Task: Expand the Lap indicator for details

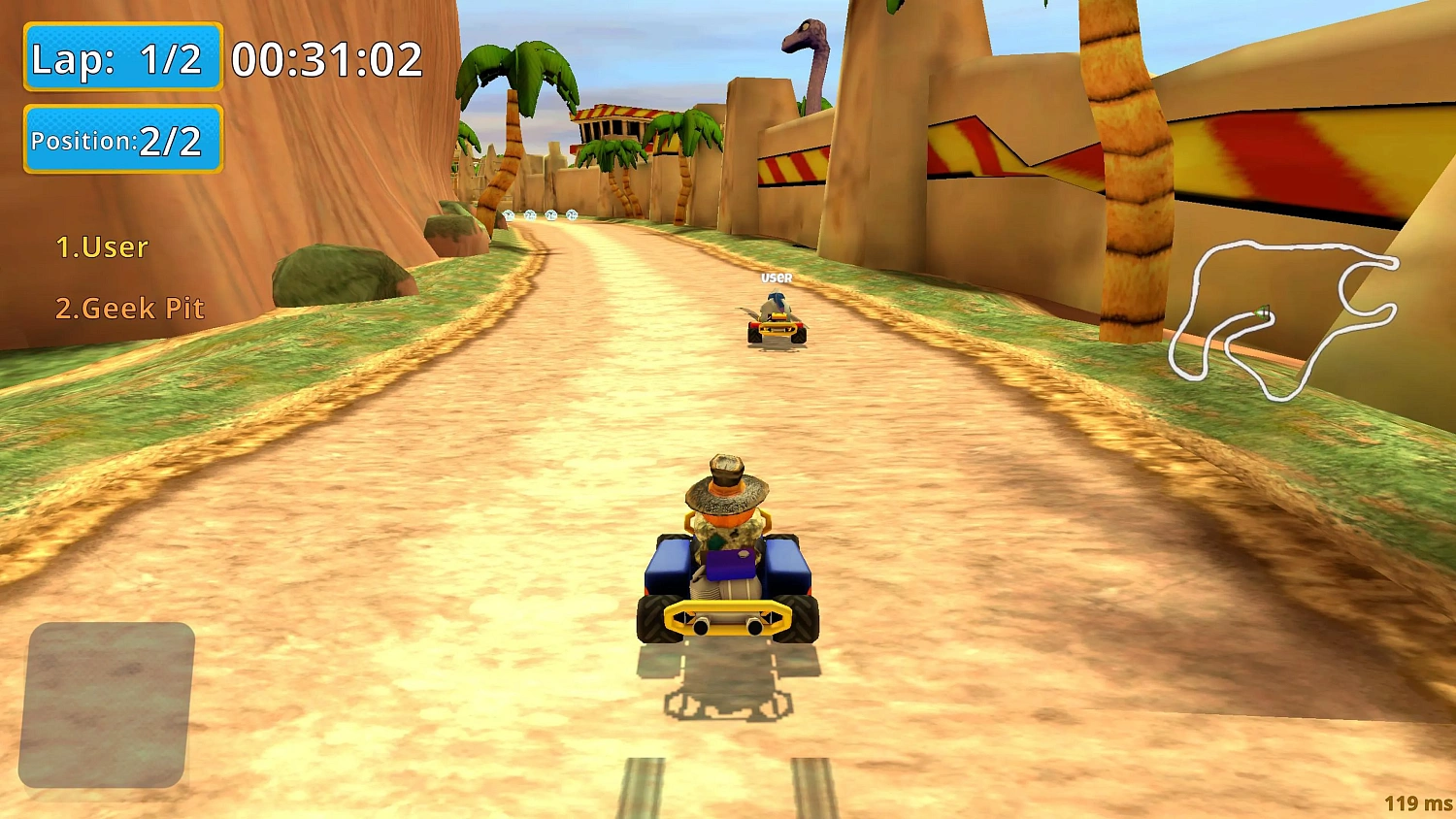Action: (x=122, y=58)
